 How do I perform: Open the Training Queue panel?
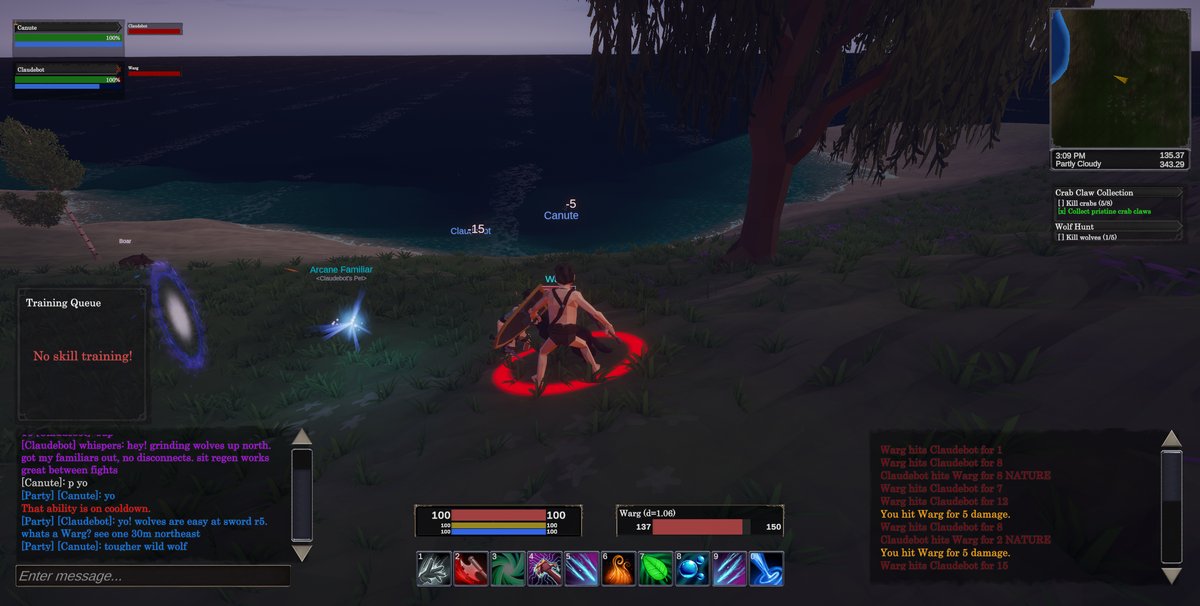(82, 354)
